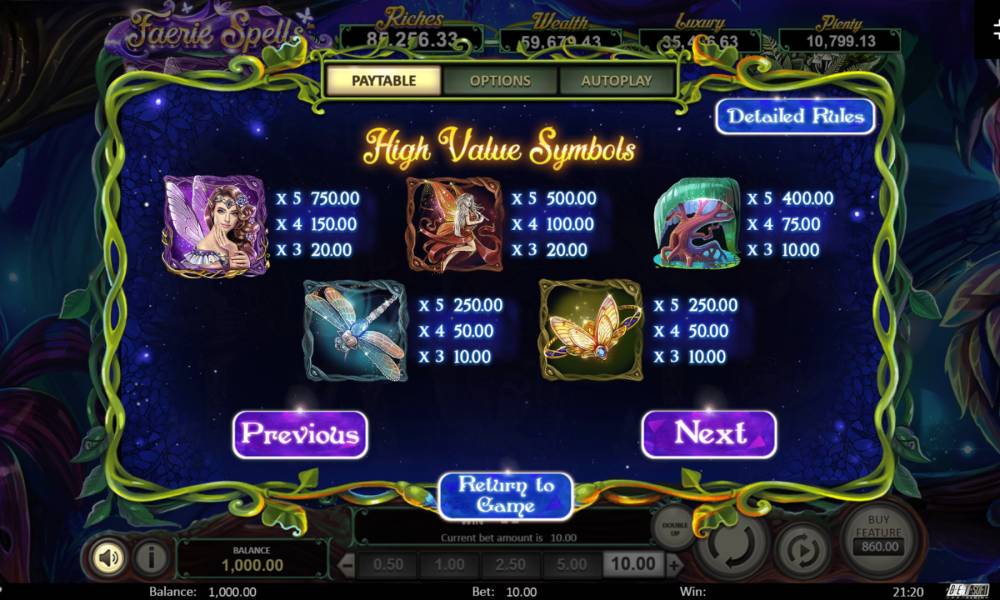Activate the Double Up button
This screenshot has width=1000, height=600.
pyautogui.click(x=673, y=526)
